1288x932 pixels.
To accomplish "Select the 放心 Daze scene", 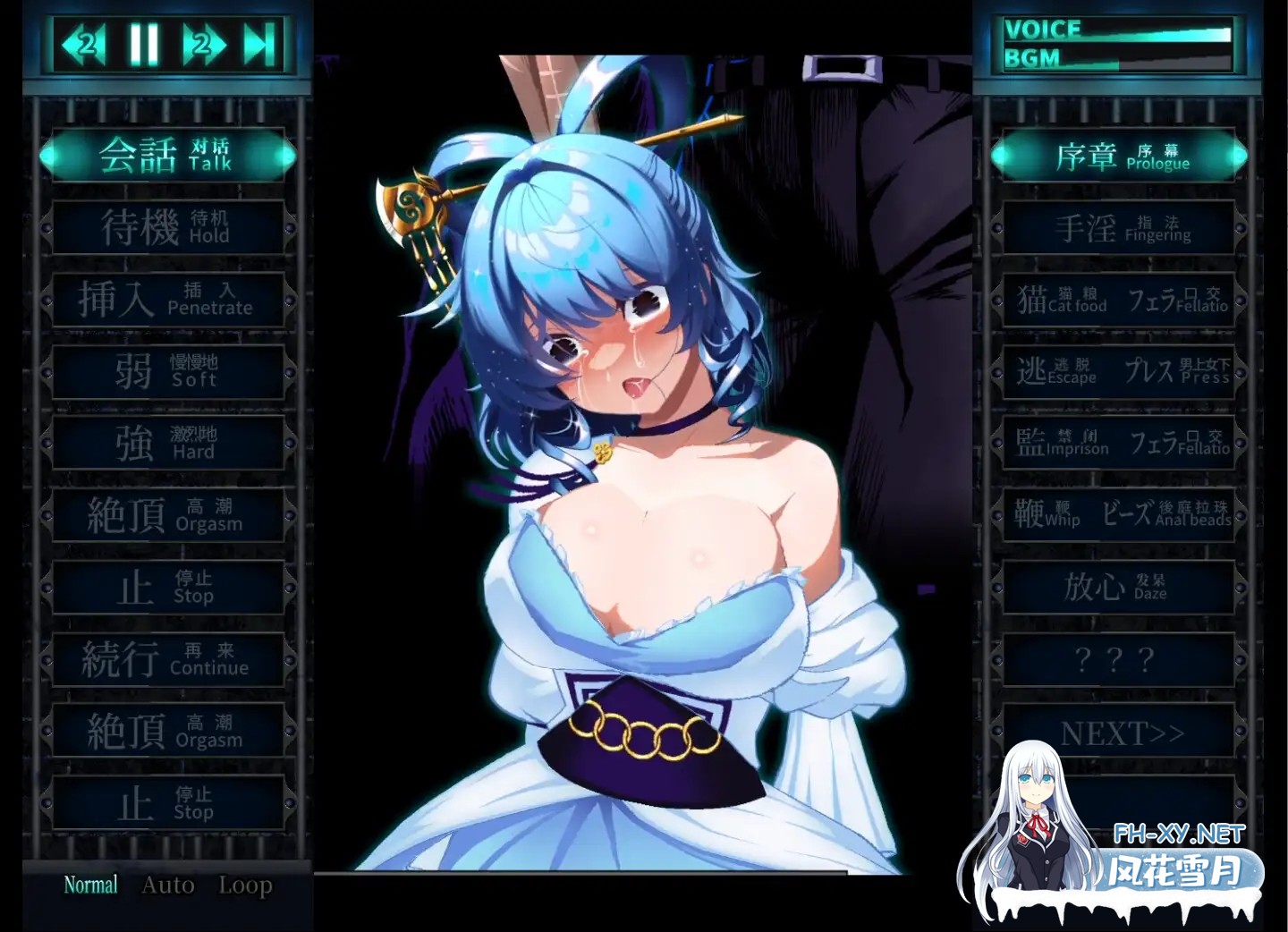I will point(1118,587).
